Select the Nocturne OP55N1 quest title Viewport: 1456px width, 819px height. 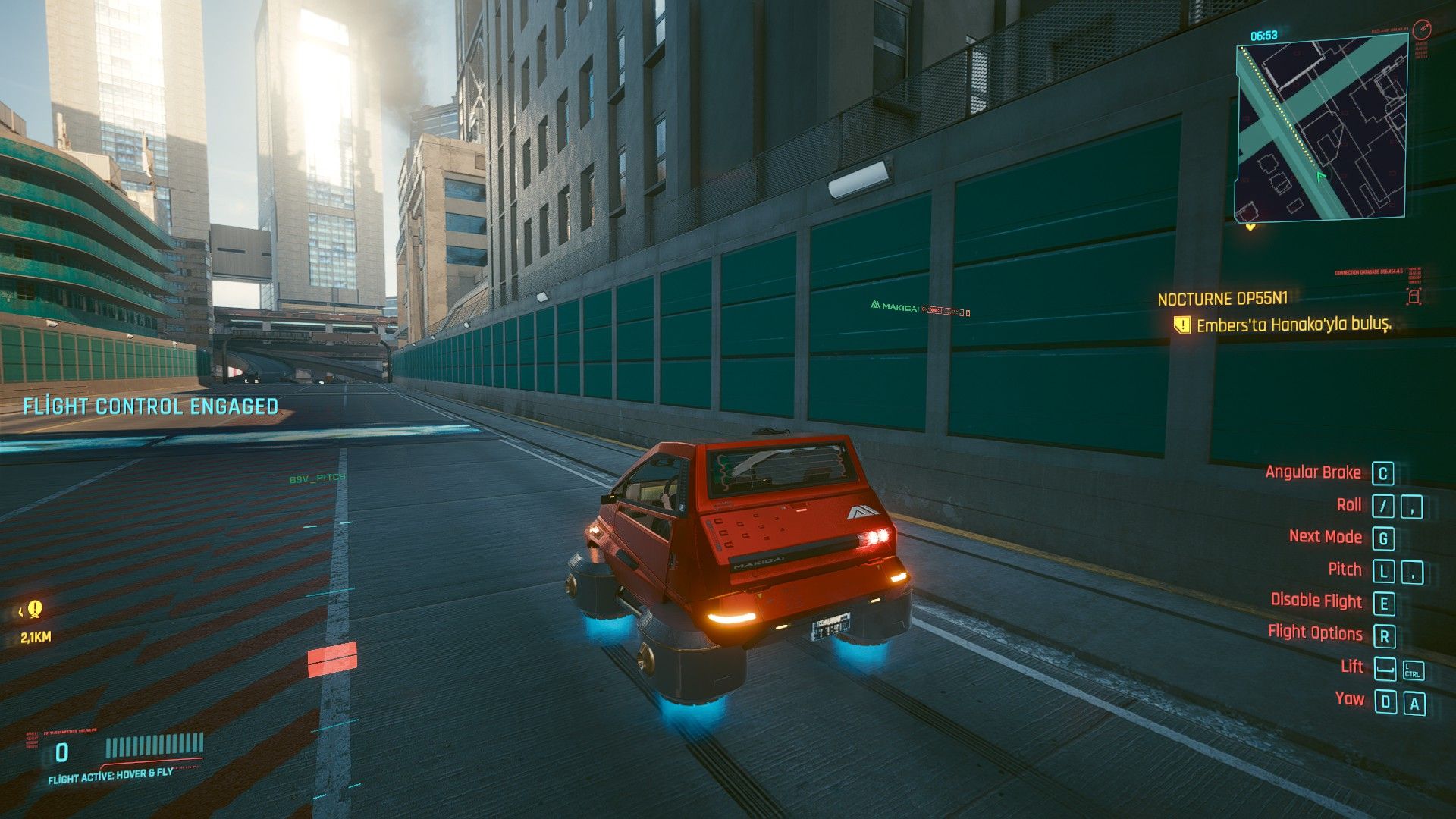1222,299
